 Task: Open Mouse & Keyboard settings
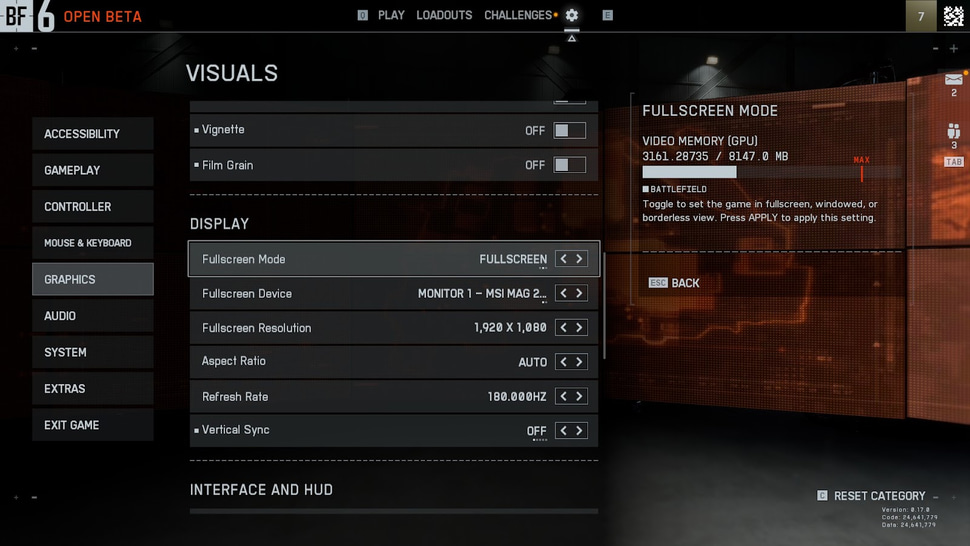pos(92,243)
